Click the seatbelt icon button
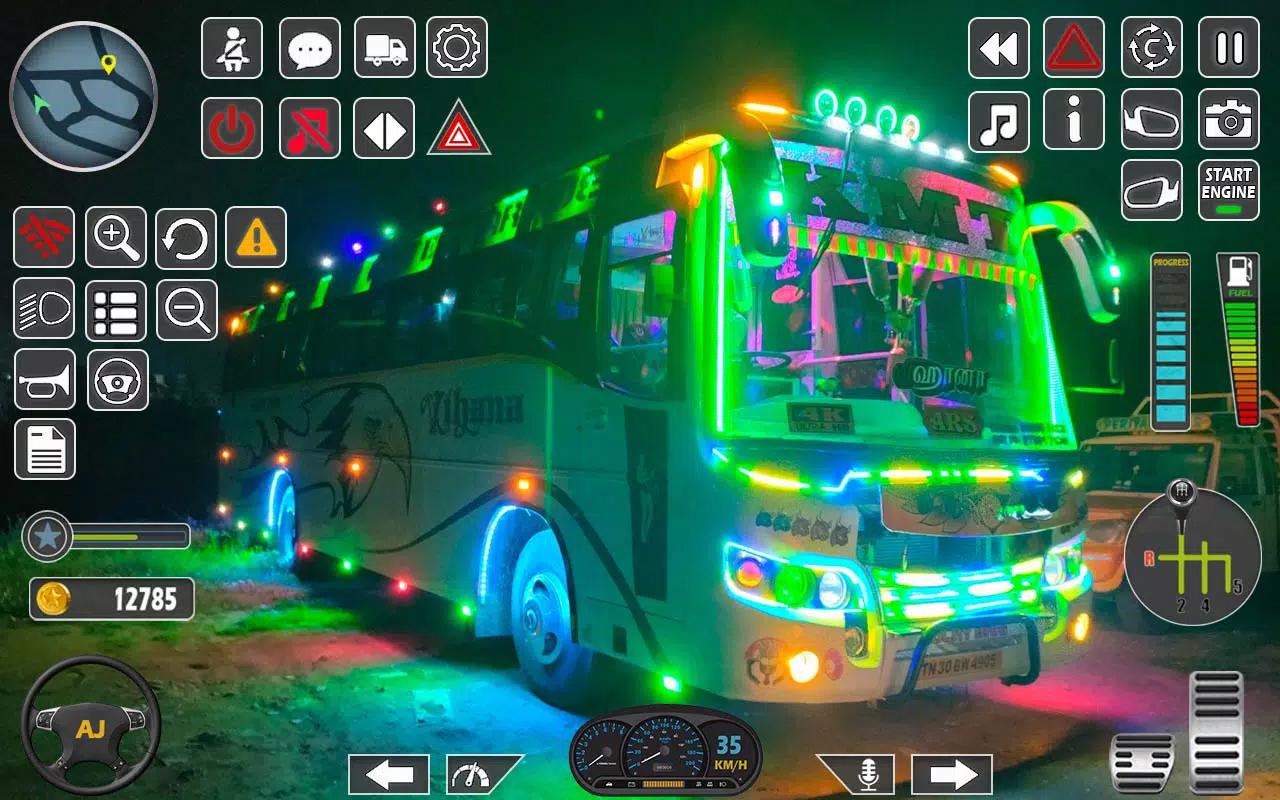1280x800 pixels. click(232, 48)
